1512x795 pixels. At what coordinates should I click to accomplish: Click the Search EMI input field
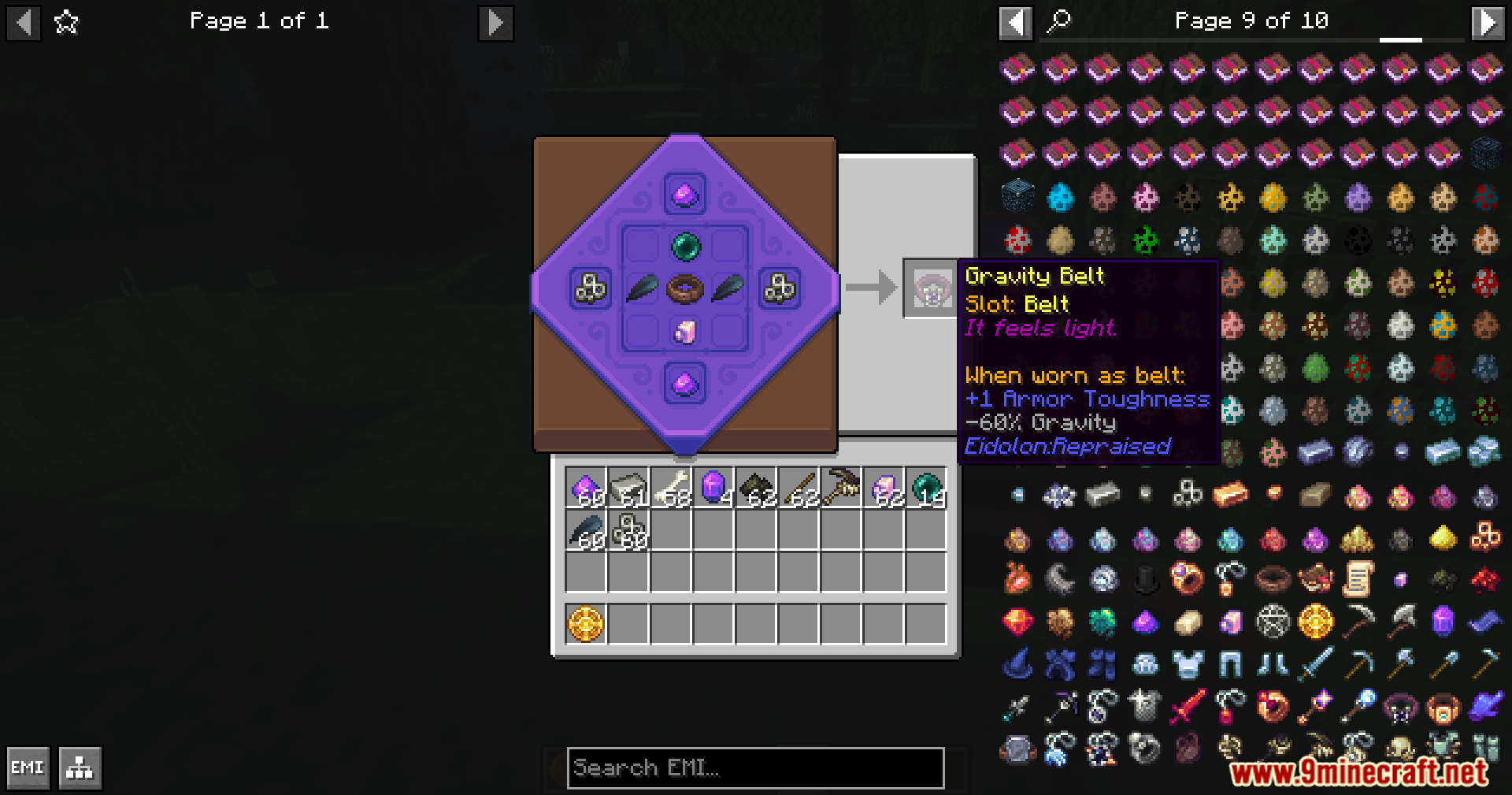click(x=754, y=768)
